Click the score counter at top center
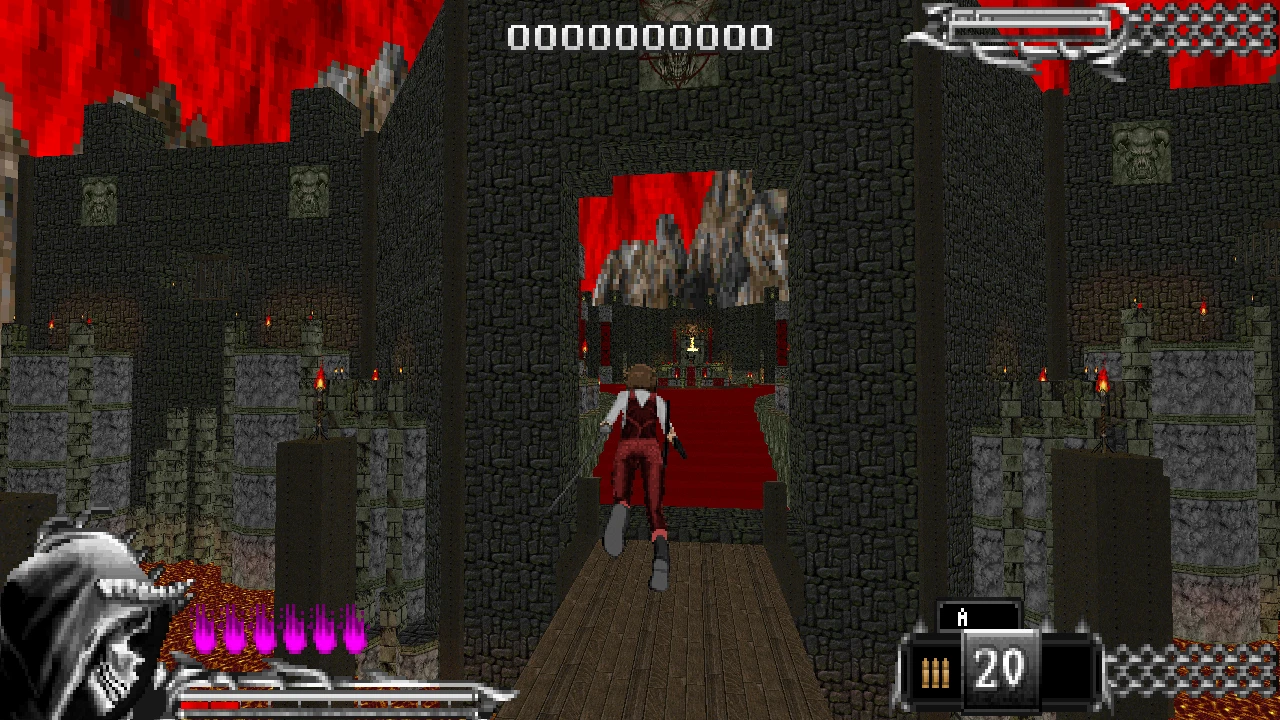1280x720 pixels. 638,37
